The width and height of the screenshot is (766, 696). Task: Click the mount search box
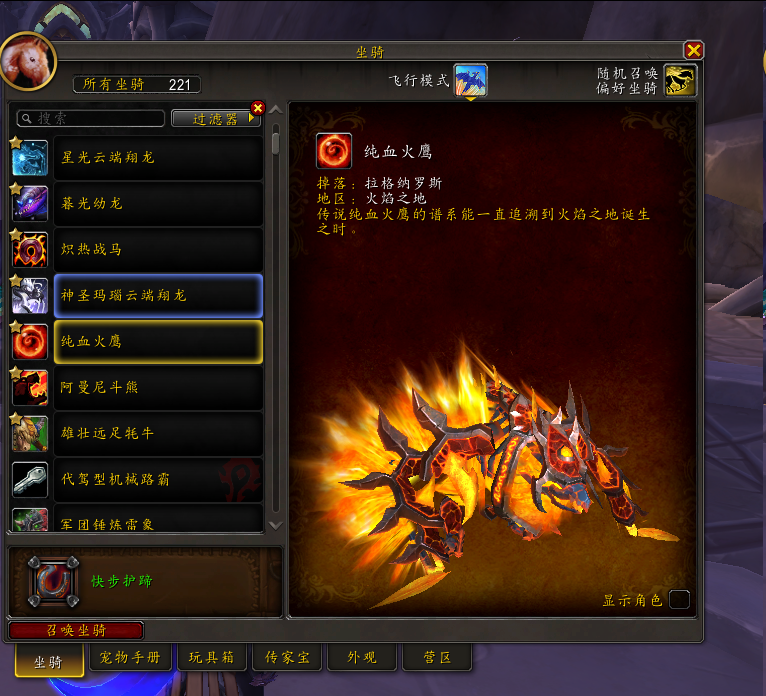92,118
